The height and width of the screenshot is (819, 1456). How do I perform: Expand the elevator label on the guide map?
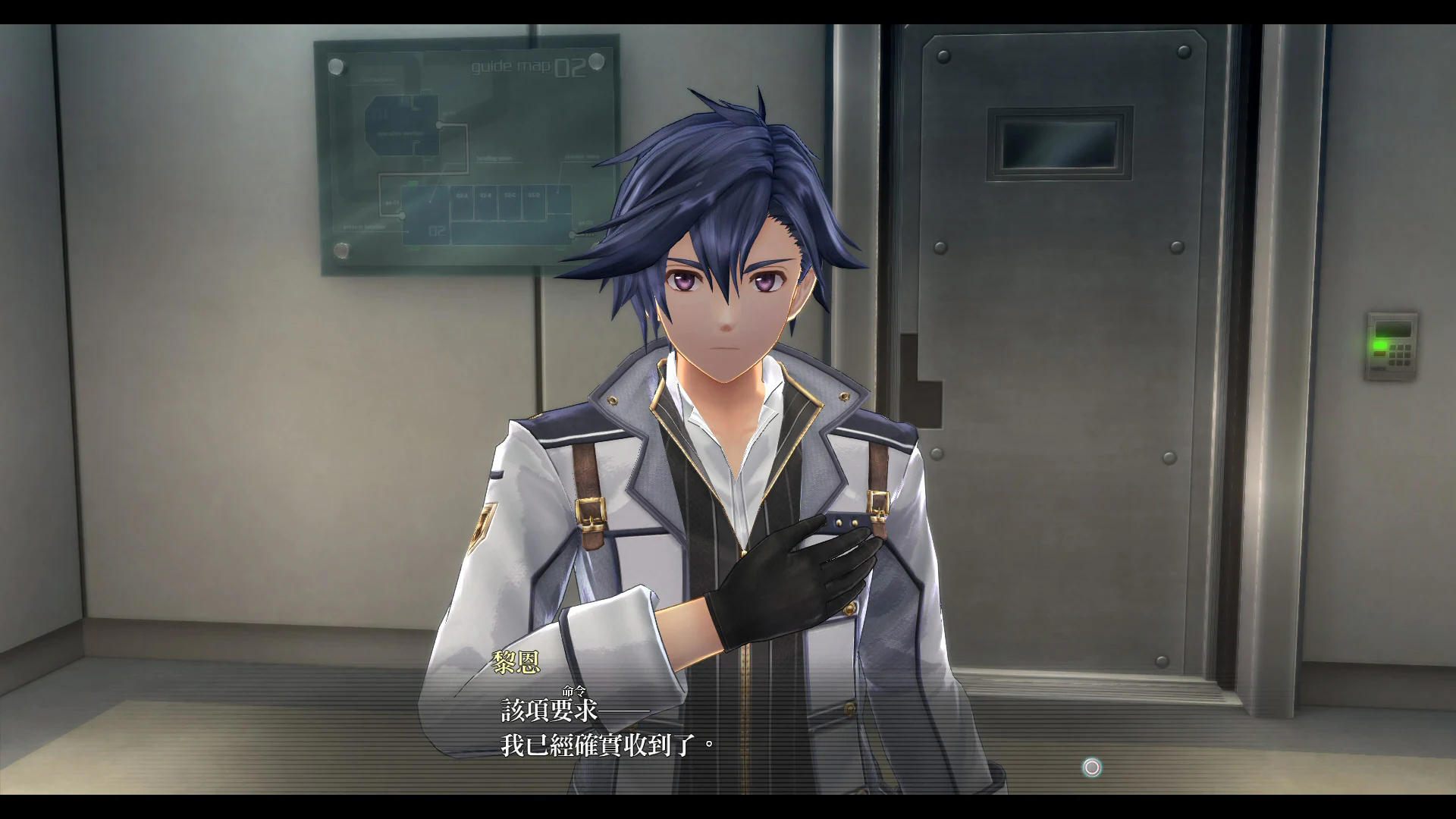582,157
